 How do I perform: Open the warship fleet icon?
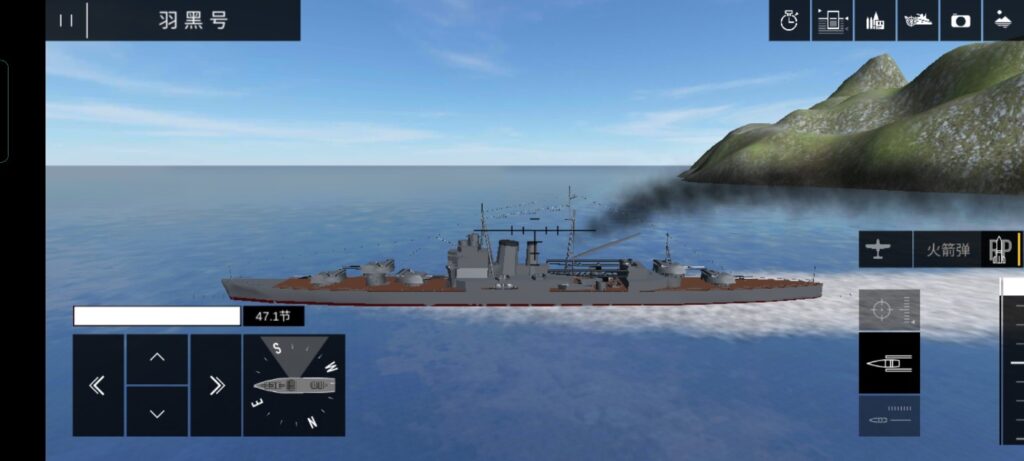tap(918, 20)
